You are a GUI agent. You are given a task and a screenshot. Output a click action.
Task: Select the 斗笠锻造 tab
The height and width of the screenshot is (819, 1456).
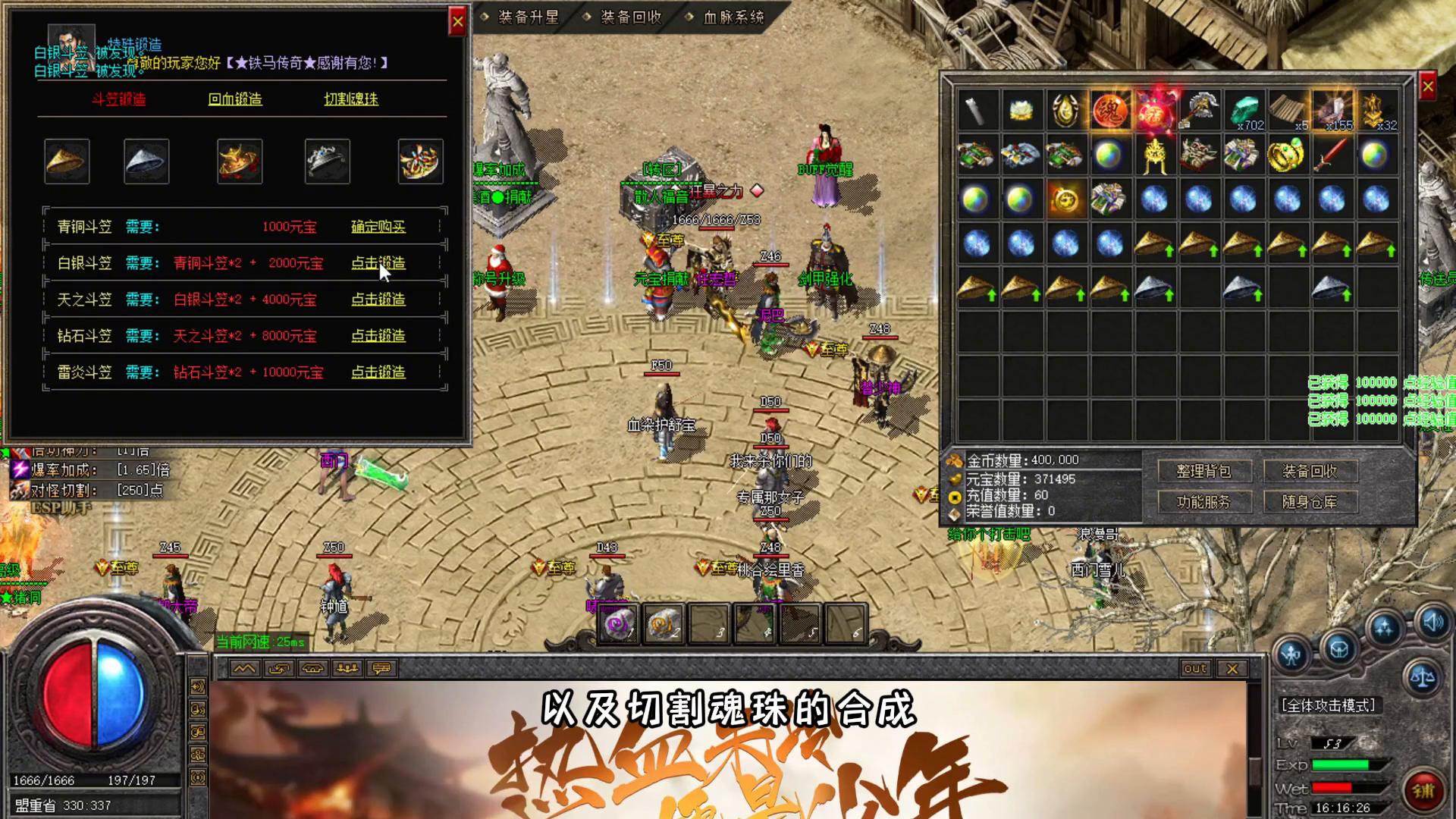(118, 99)
